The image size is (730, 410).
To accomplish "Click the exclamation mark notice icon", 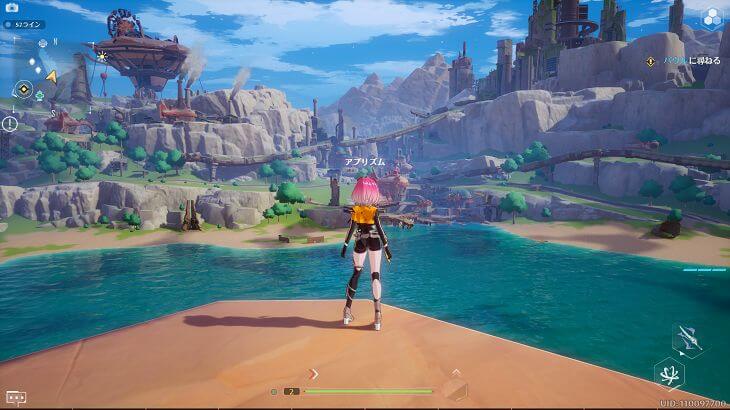I will coord(10,124).
